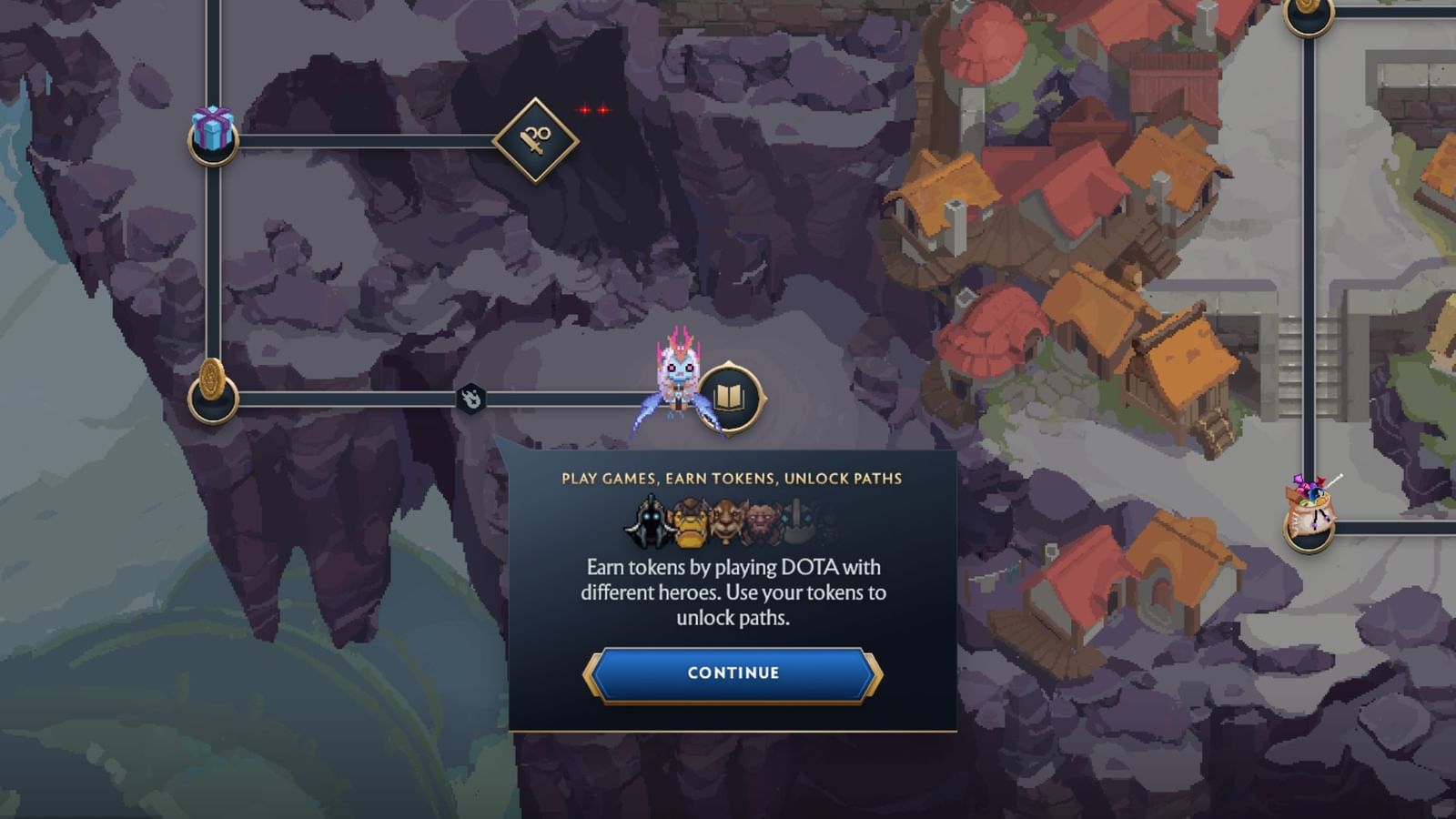Viewport: 1456px width, 819px height.
Task: Select the troll hero portrait
Action: (763, 521)
